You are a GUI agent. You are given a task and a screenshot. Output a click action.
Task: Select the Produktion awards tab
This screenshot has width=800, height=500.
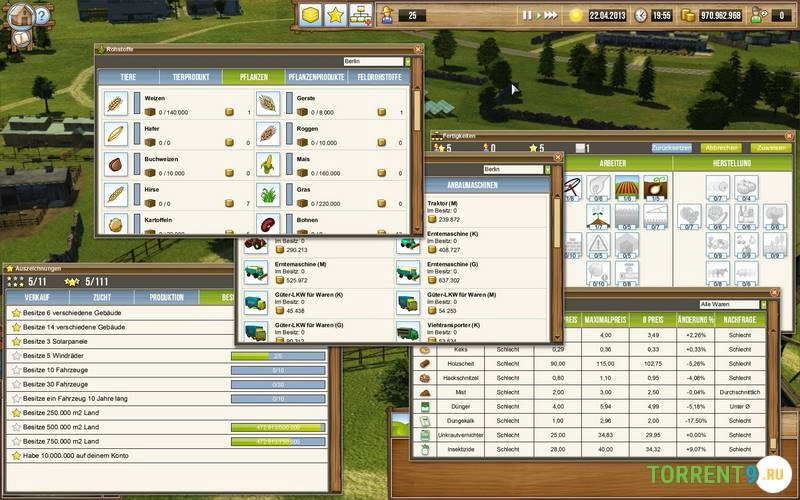point(166,297)
